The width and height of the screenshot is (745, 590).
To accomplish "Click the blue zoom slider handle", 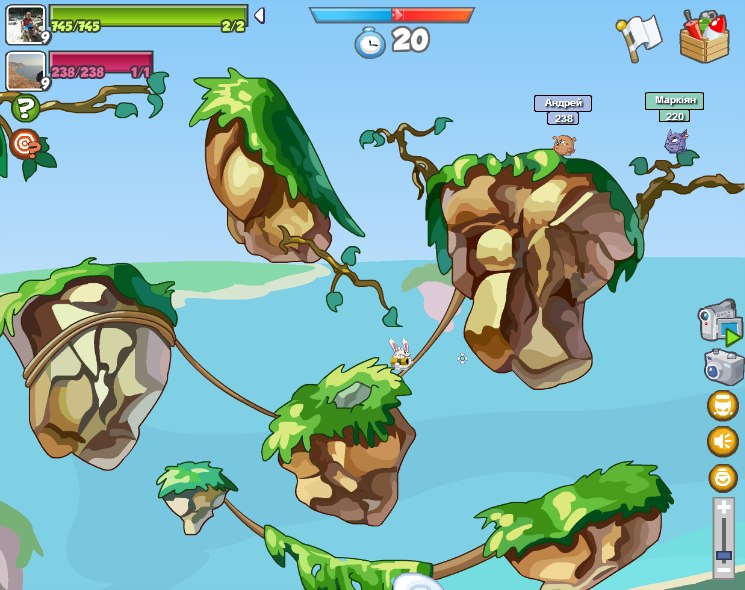I will click(724, 554).
